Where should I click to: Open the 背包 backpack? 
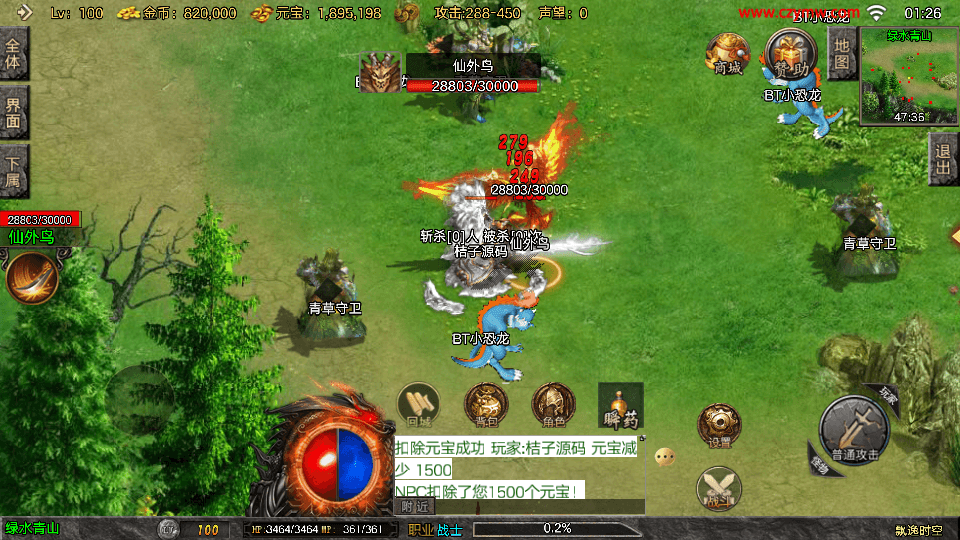486,405
